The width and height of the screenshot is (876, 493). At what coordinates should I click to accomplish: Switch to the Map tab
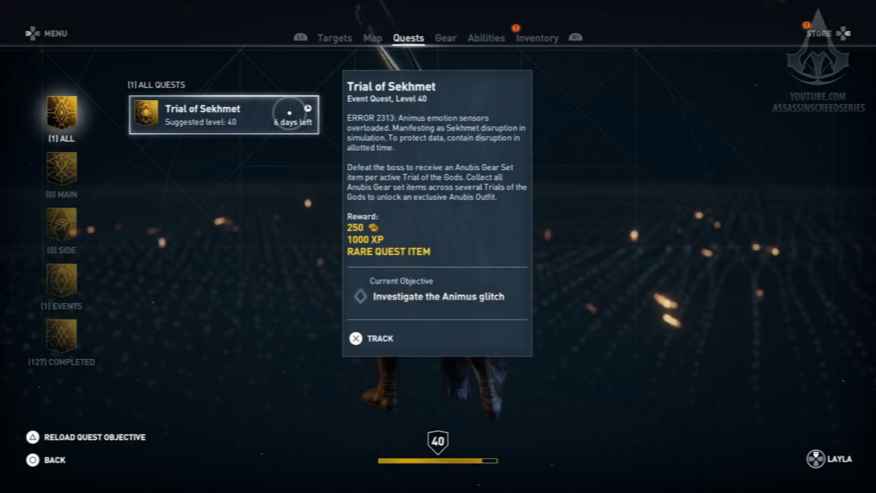372,38
